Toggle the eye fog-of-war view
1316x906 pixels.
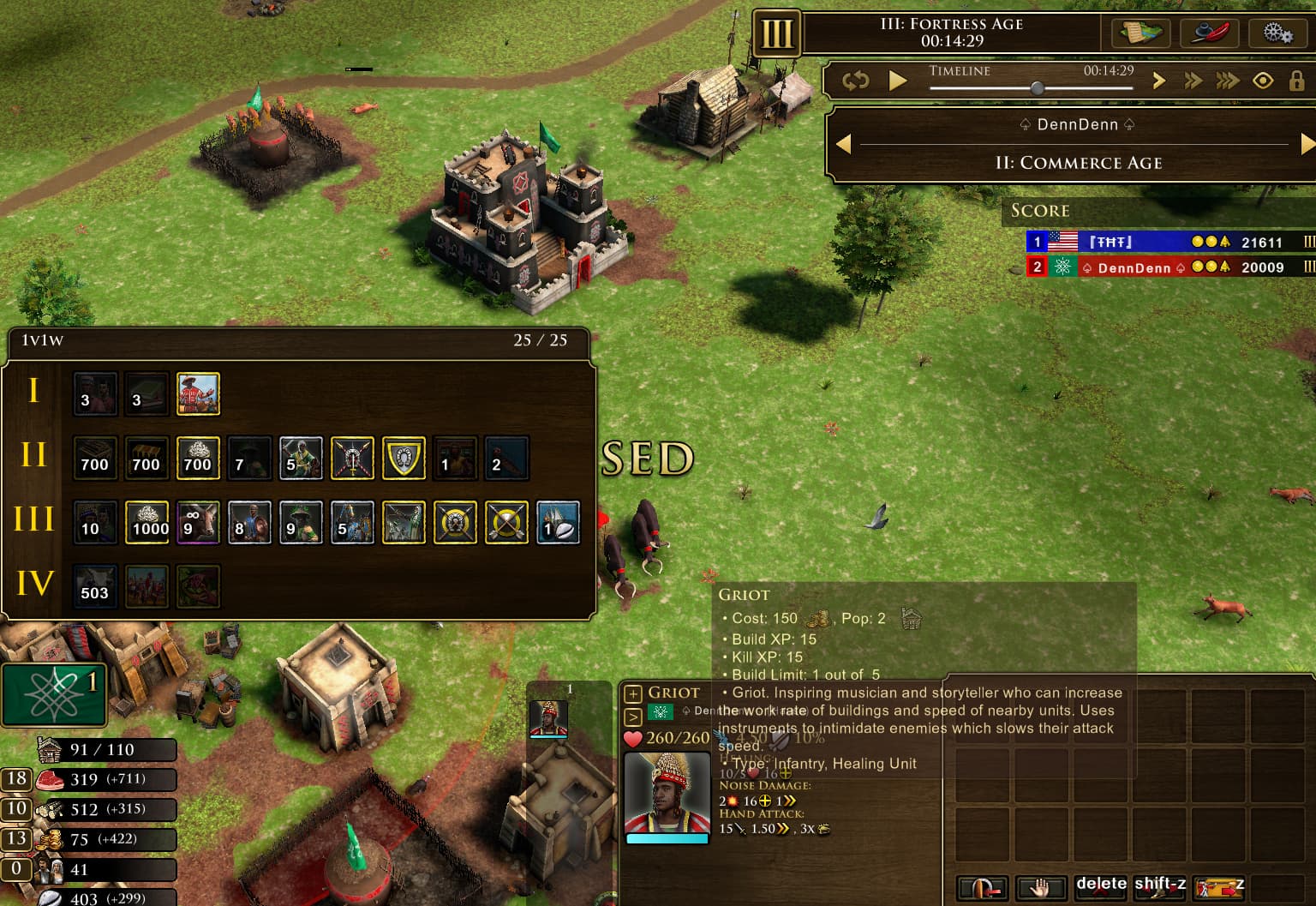[1263, 81]
